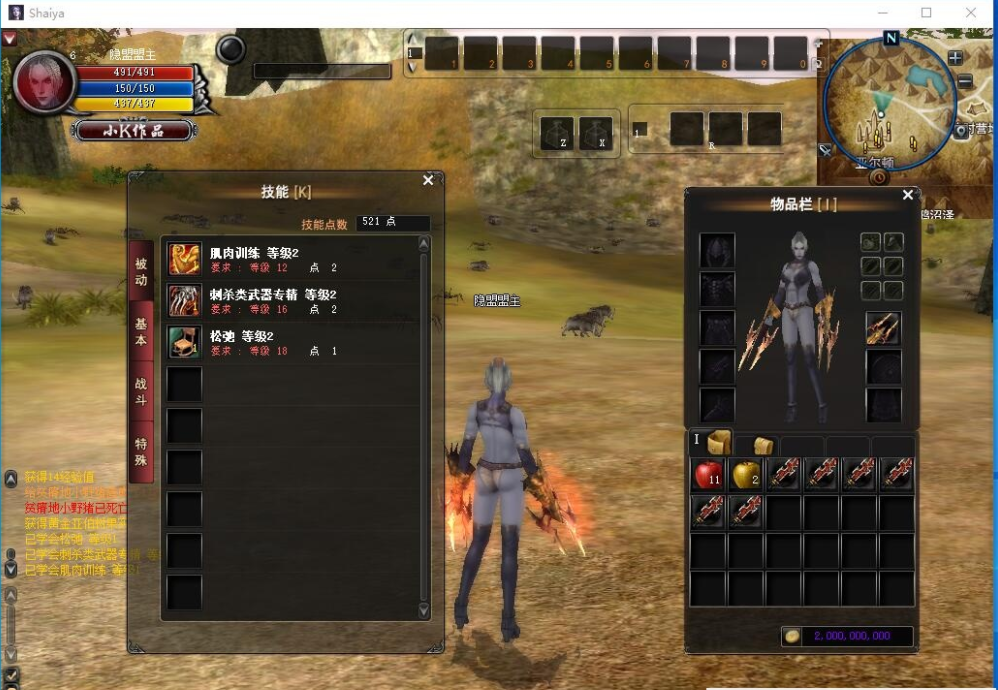Image resolution: width=998 pixels, height=690 pixels.
Task: Pick the golden apple inventory item
Action: click(746, 475)
